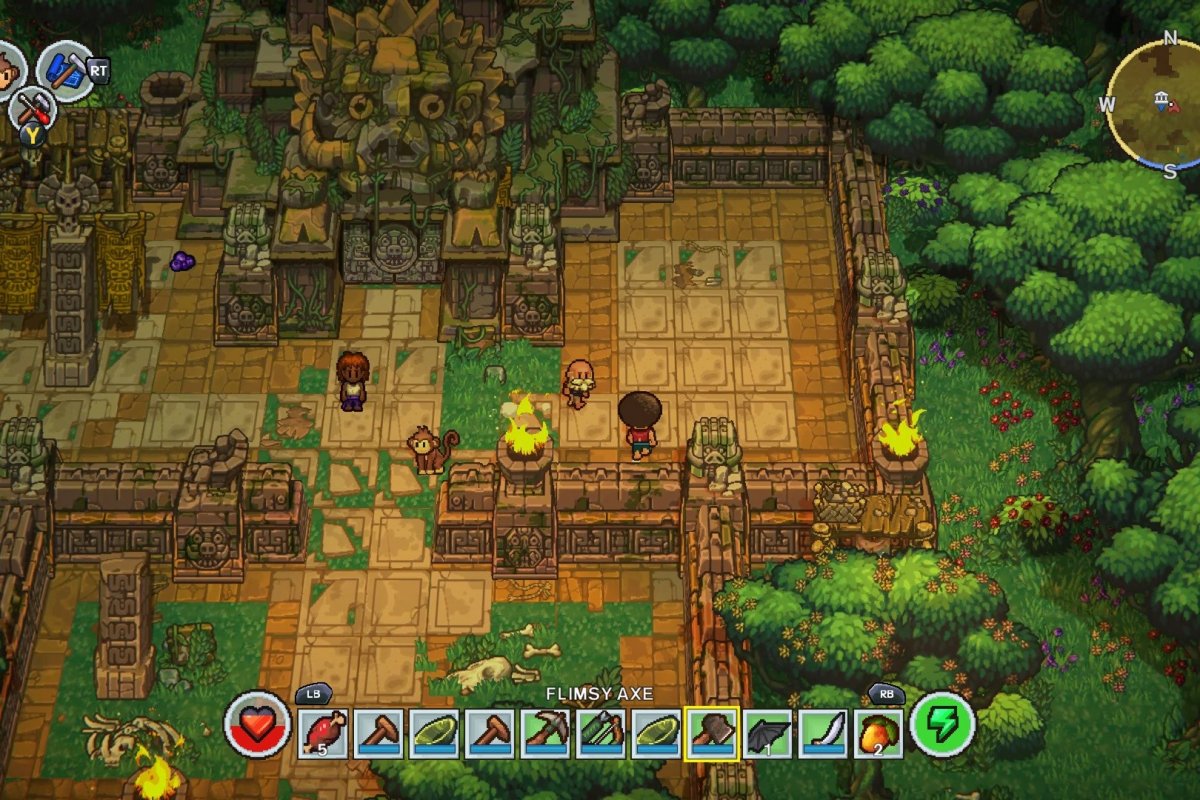This screenshot has width=1200, height=800.
Task: Equip the pickaxe from the hotbar
Action: pos(546,734)
